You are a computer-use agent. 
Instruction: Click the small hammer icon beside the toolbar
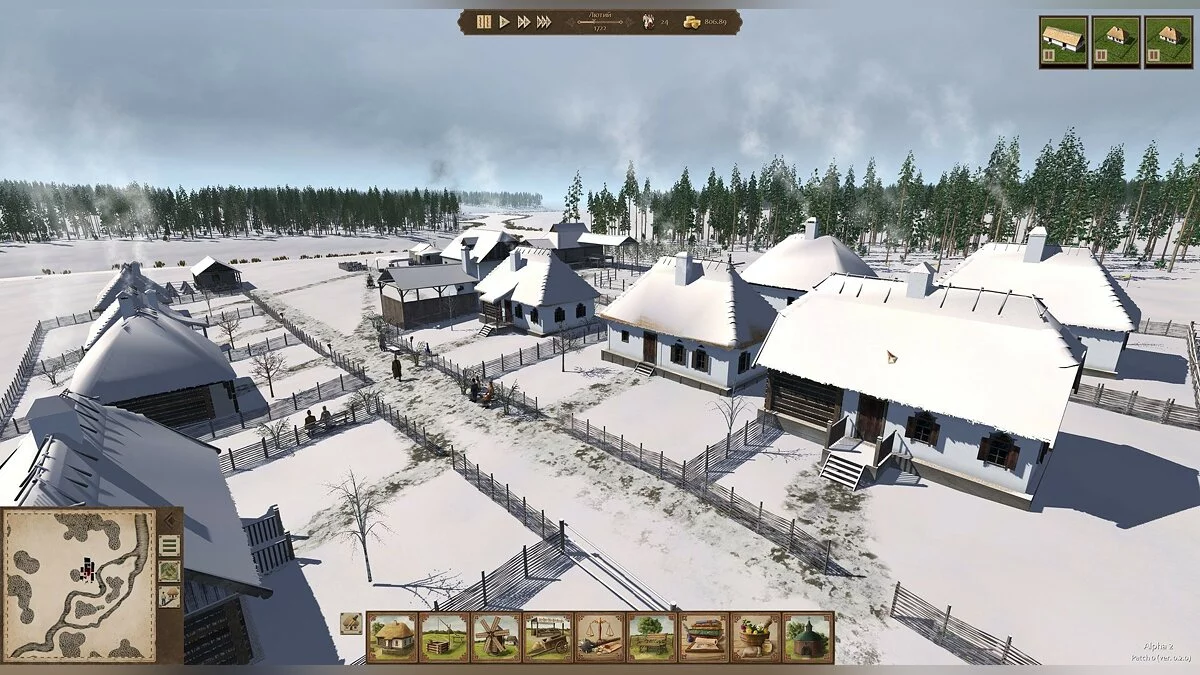coord(351,623)
